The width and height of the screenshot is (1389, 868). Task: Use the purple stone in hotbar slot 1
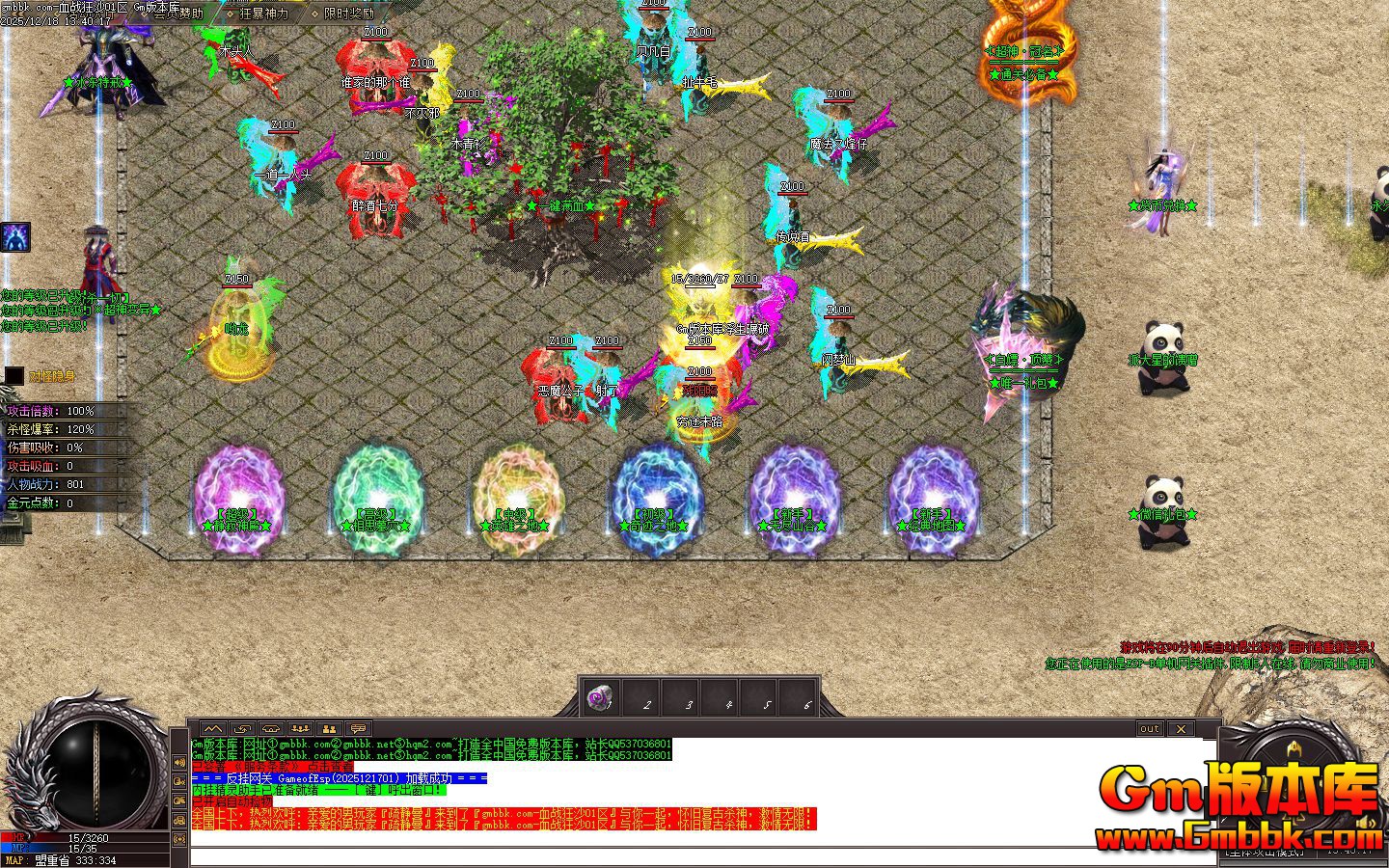point(601,696)
